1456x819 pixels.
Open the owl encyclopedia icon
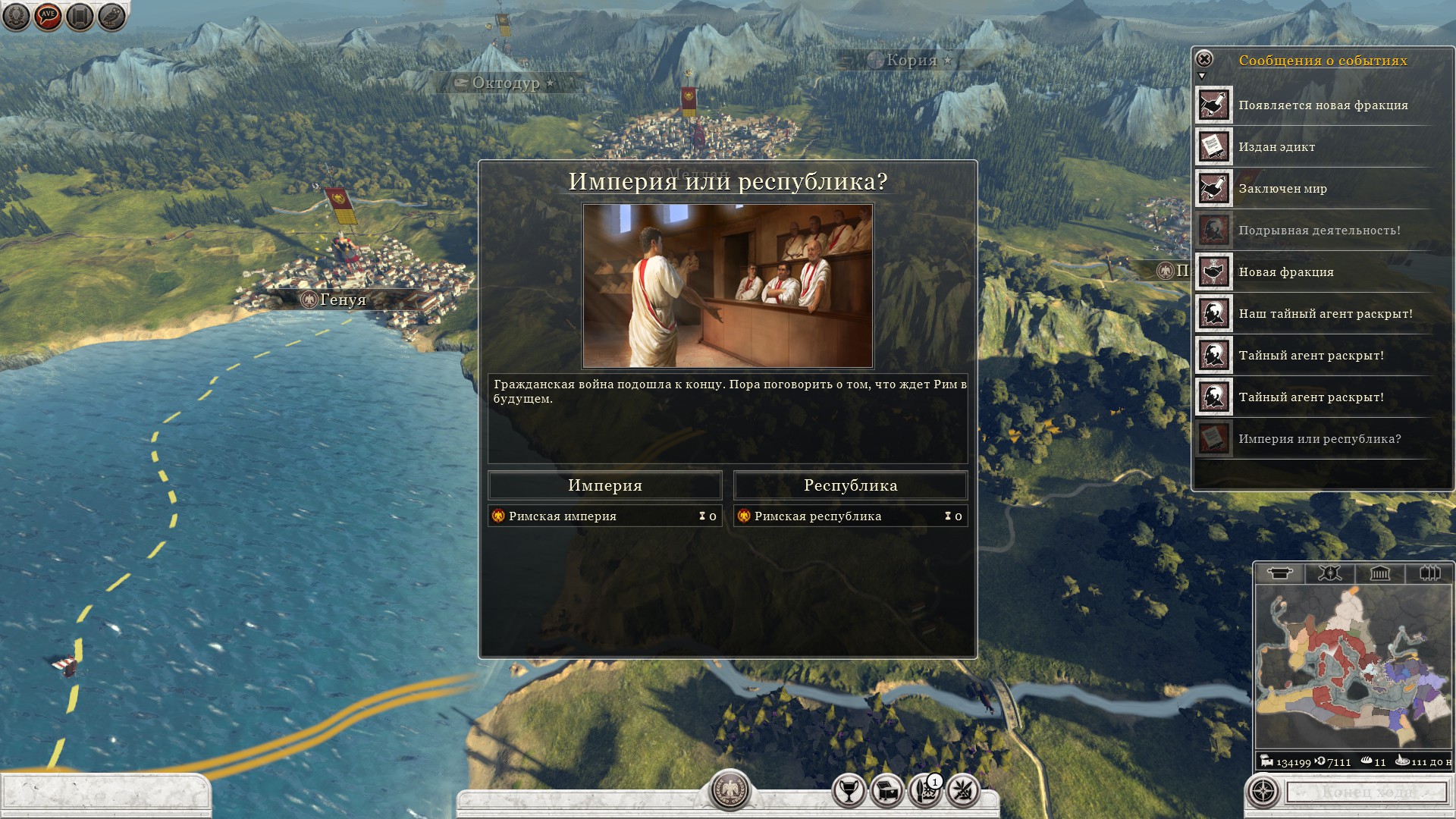(x=111, y=16)
